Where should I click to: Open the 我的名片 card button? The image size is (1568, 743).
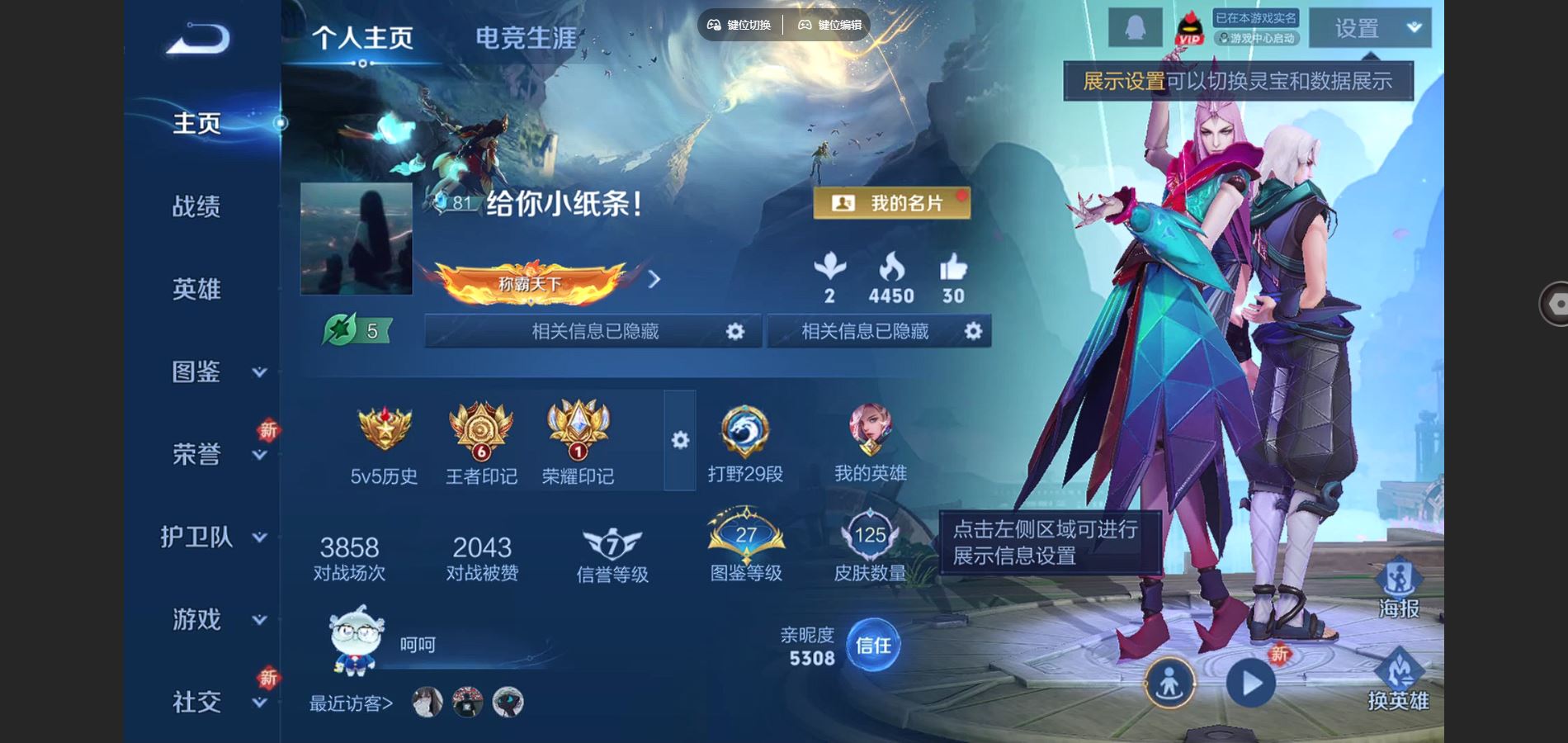pyautogui.click(x=891, y=203)
